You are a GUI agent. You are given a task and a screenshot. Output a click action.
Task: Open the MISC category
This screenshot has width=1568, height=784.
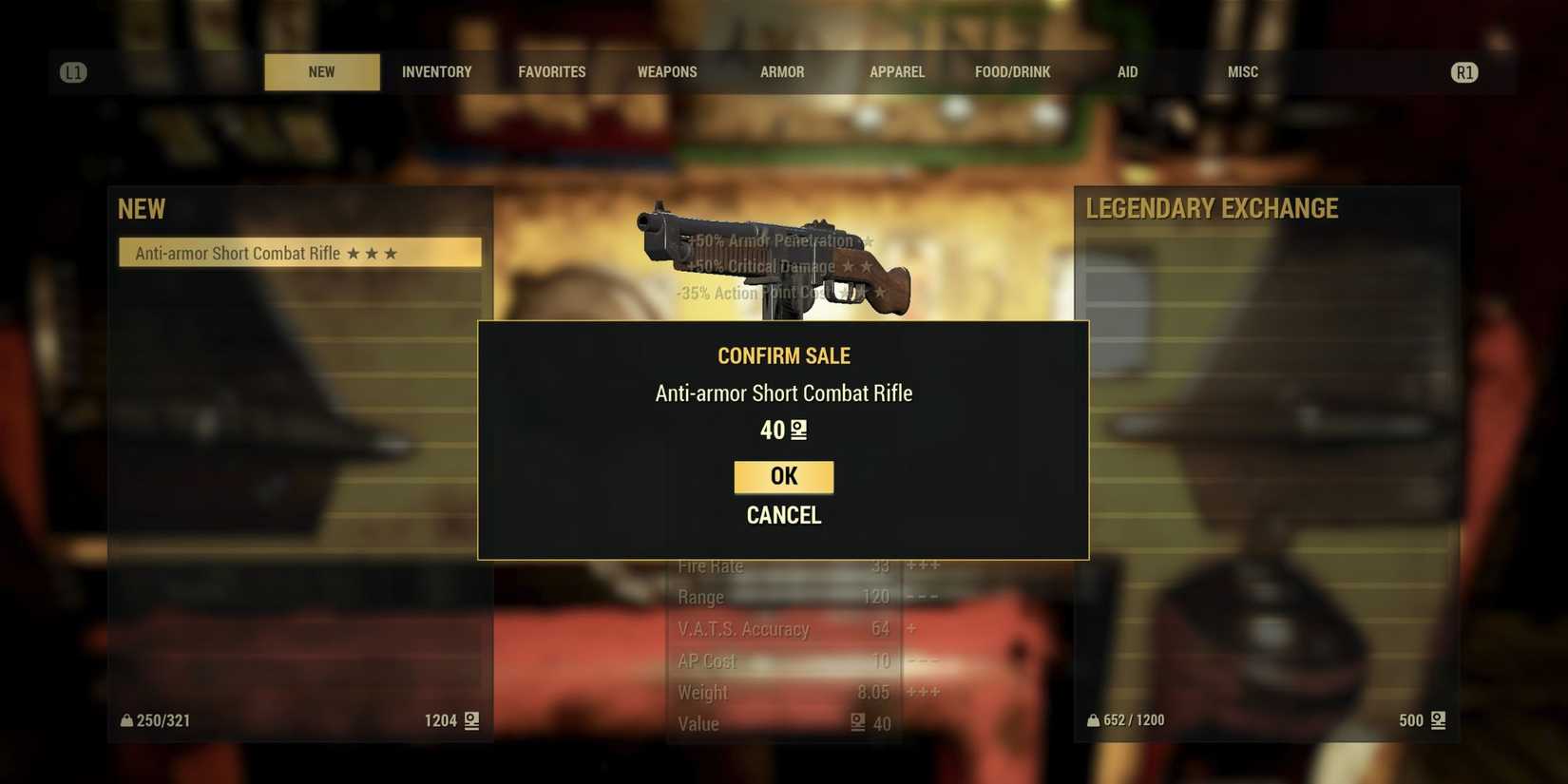1241,71
